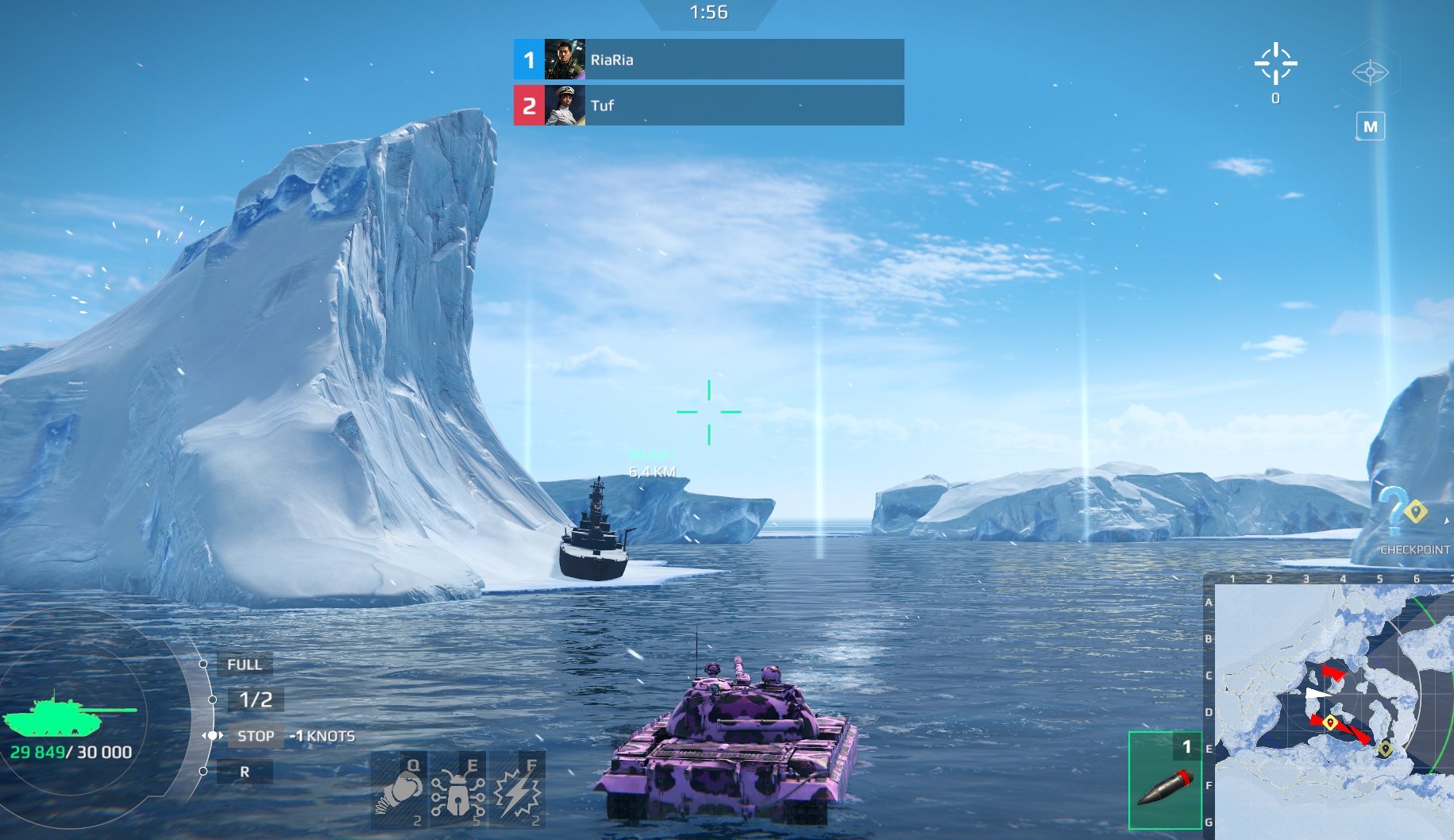
Task: Select the STOP throttle setting
Action: (x=255, y=736)
